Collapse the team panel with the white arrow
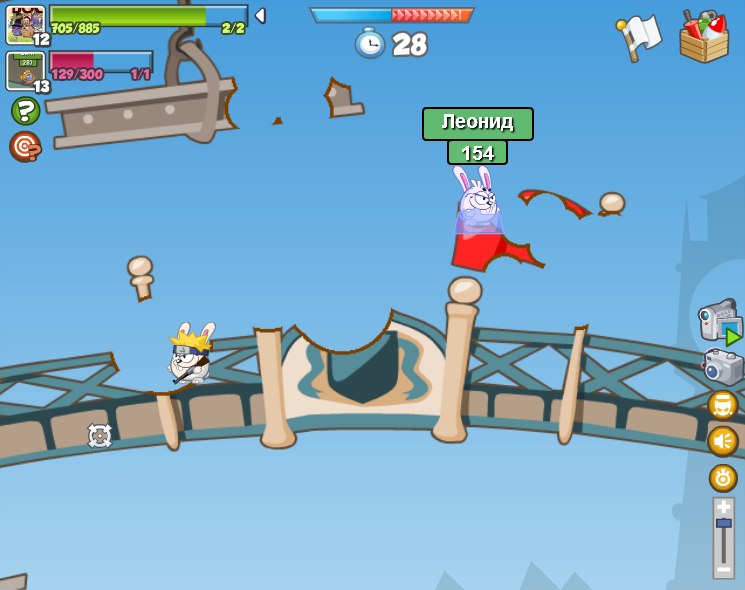 [260, 15]
